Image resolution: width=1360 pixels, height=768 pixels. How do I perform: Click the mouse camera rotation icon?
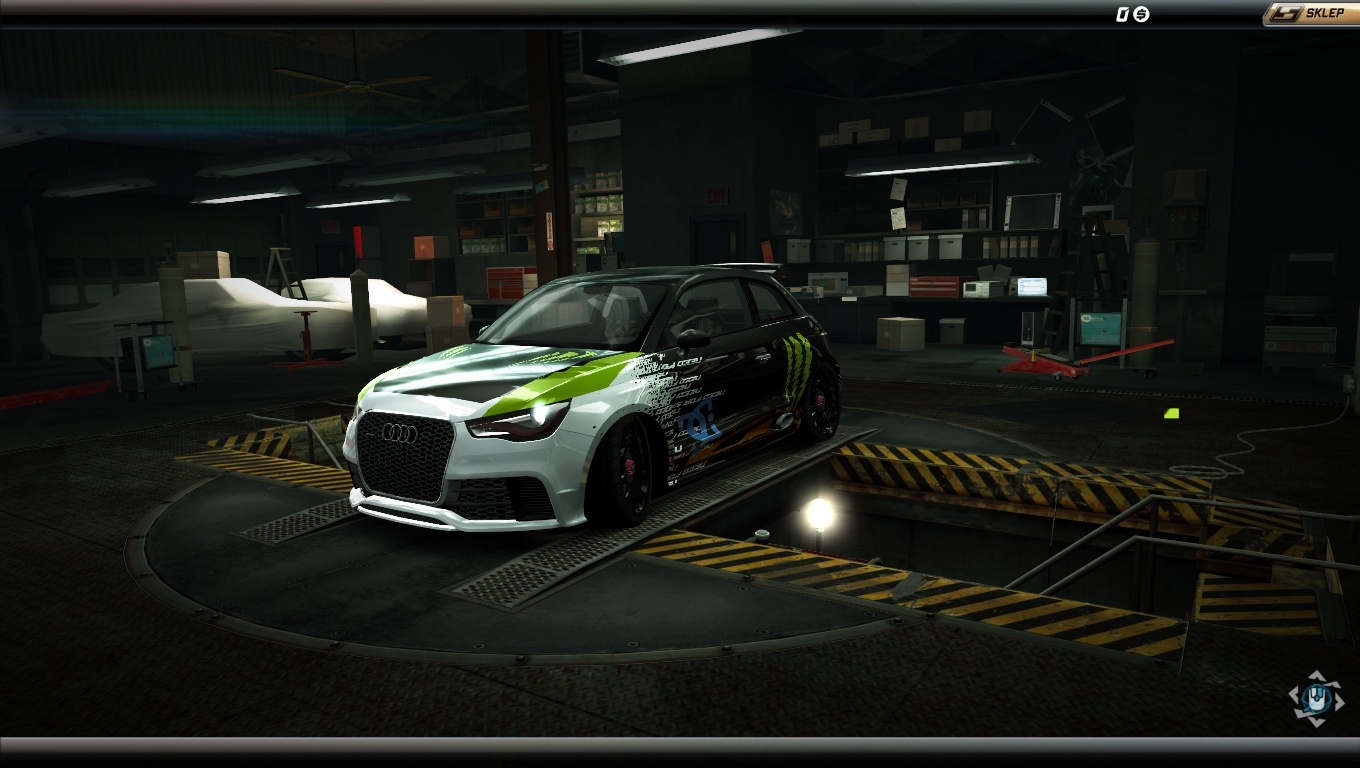click(x=1315, y=698)
